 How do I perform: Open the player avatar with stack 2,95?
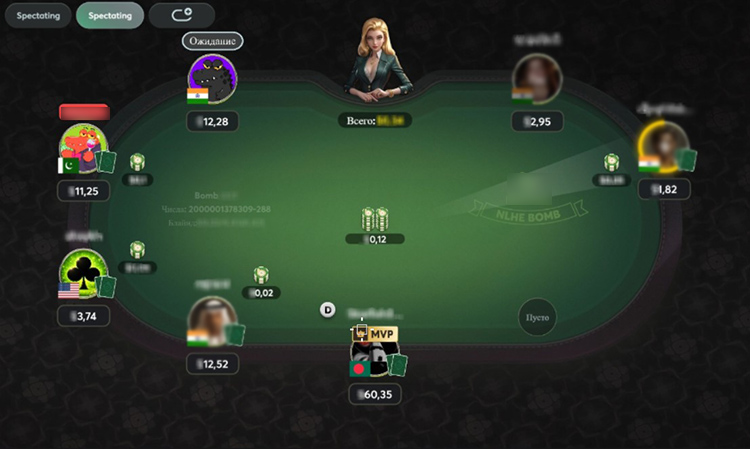point(537,79)
